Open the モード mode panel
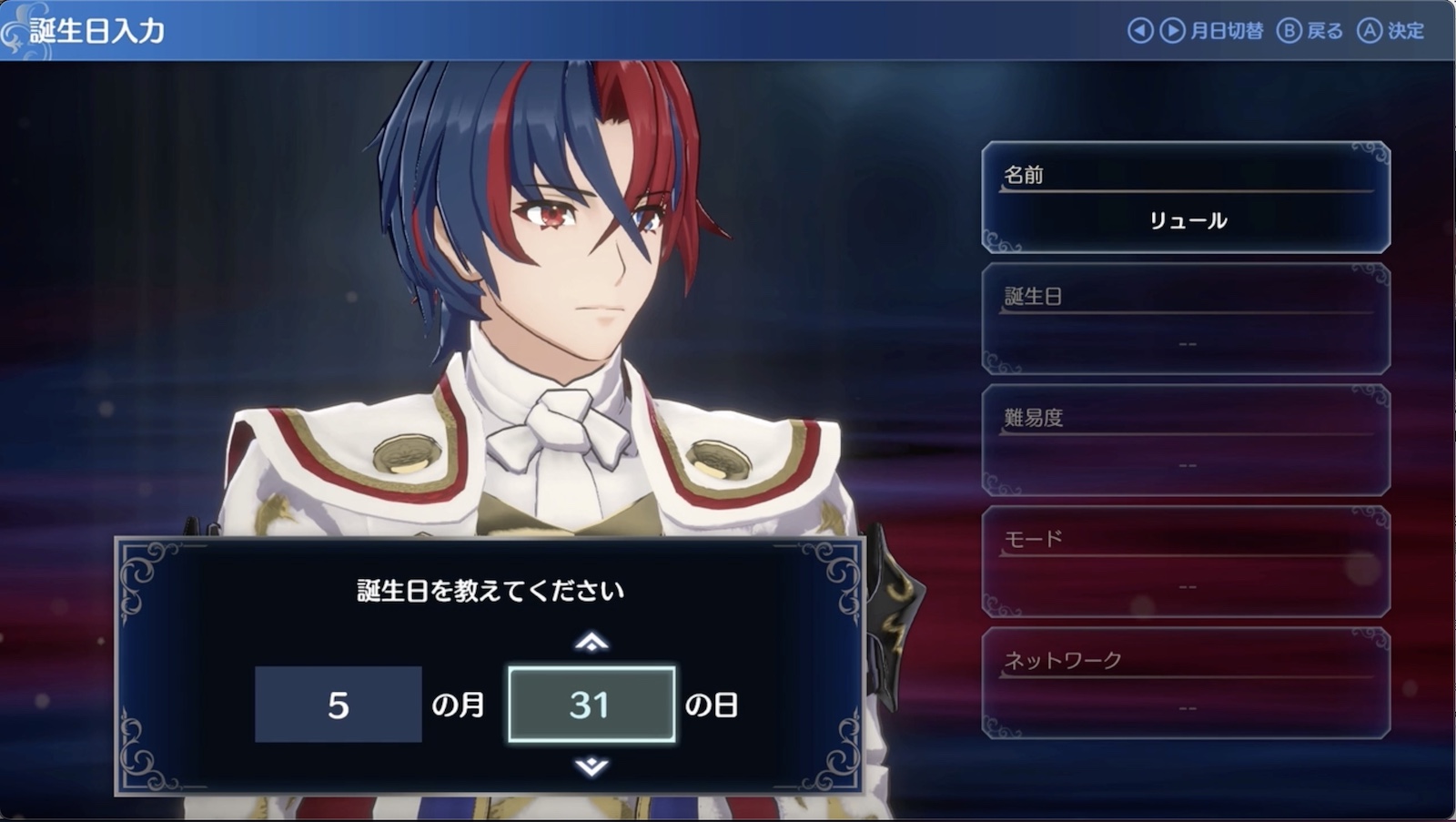 tap(1186, 562)
